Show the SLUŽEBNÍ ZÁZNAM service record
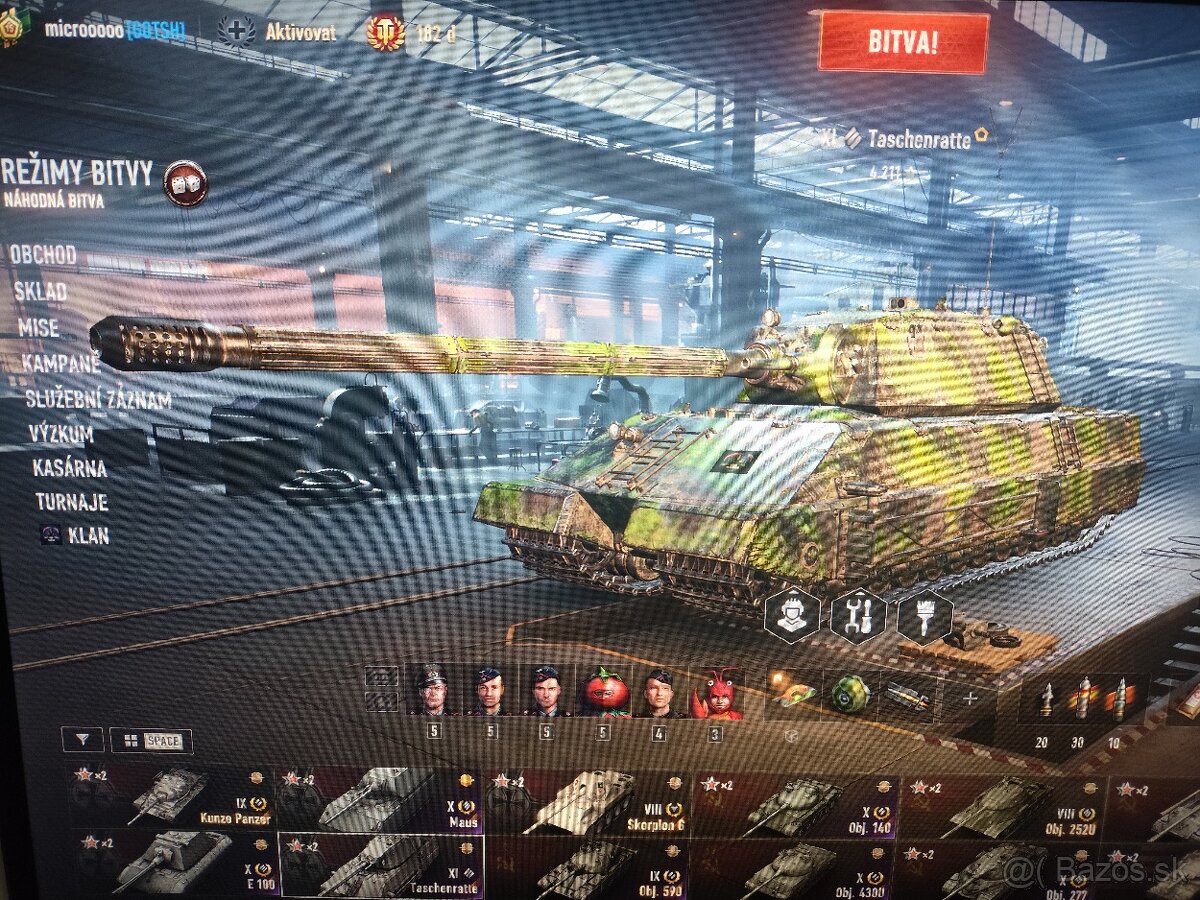 coord(99,401)
